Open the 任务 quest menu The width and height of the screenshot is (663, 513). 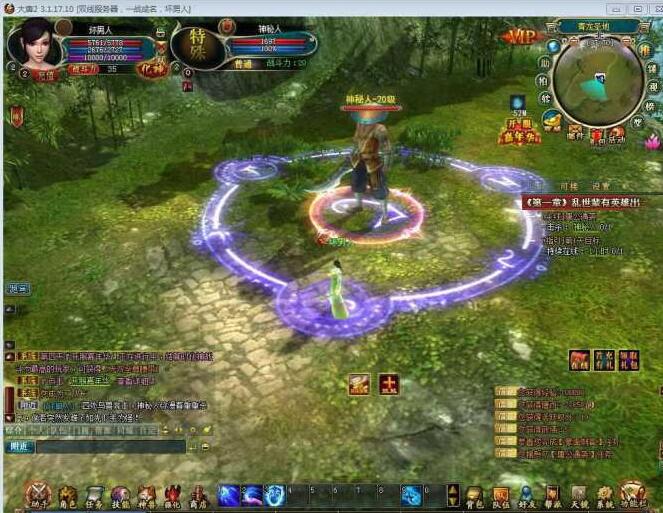click(94, 496)
